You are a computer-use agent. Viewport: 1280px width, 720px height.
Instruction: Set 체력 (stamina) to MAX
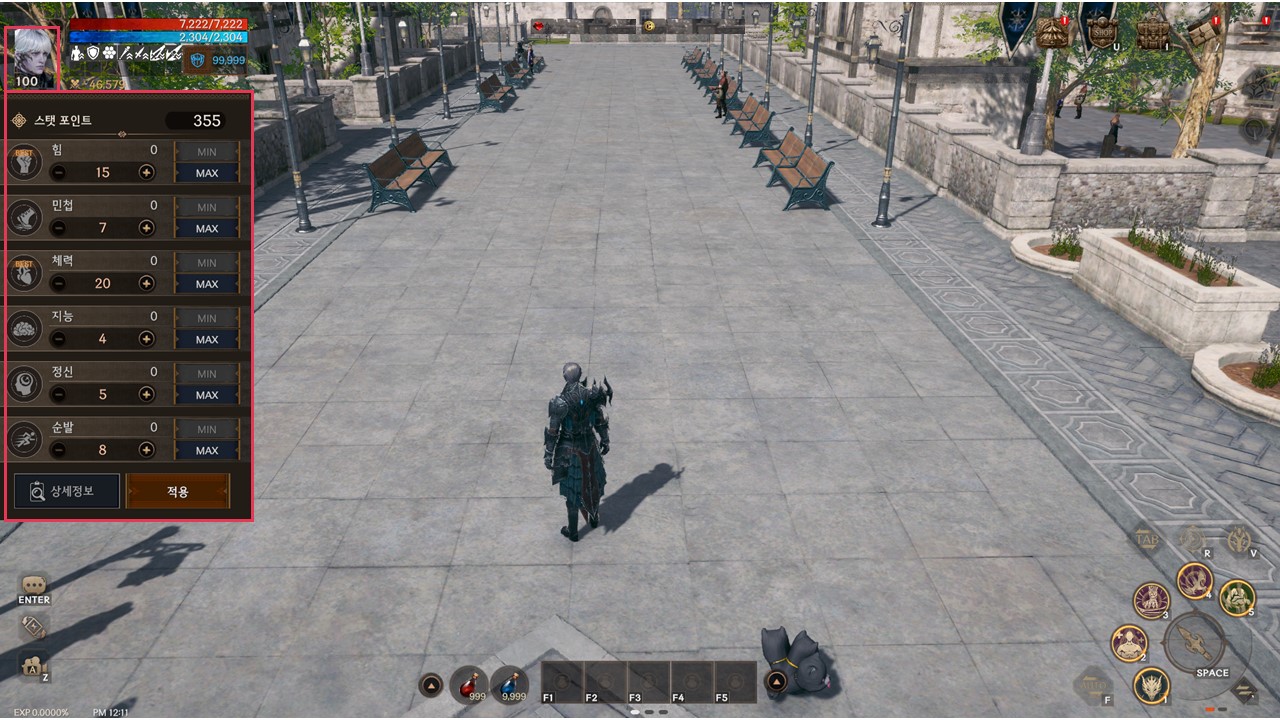tap(207, 284)
